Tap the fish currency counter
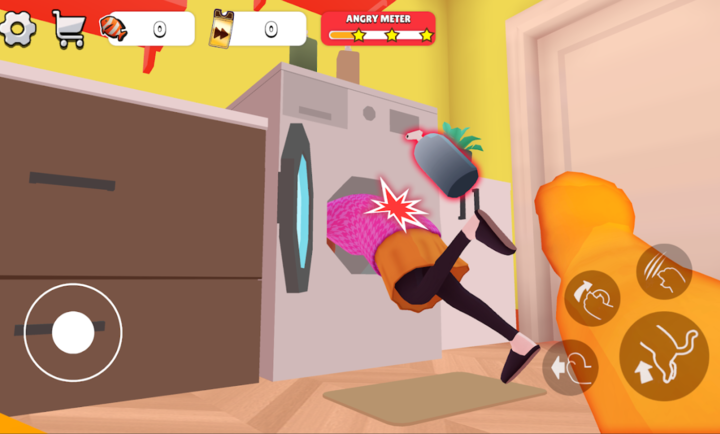Screen dimensions: 720x434 tap(149, 29)
